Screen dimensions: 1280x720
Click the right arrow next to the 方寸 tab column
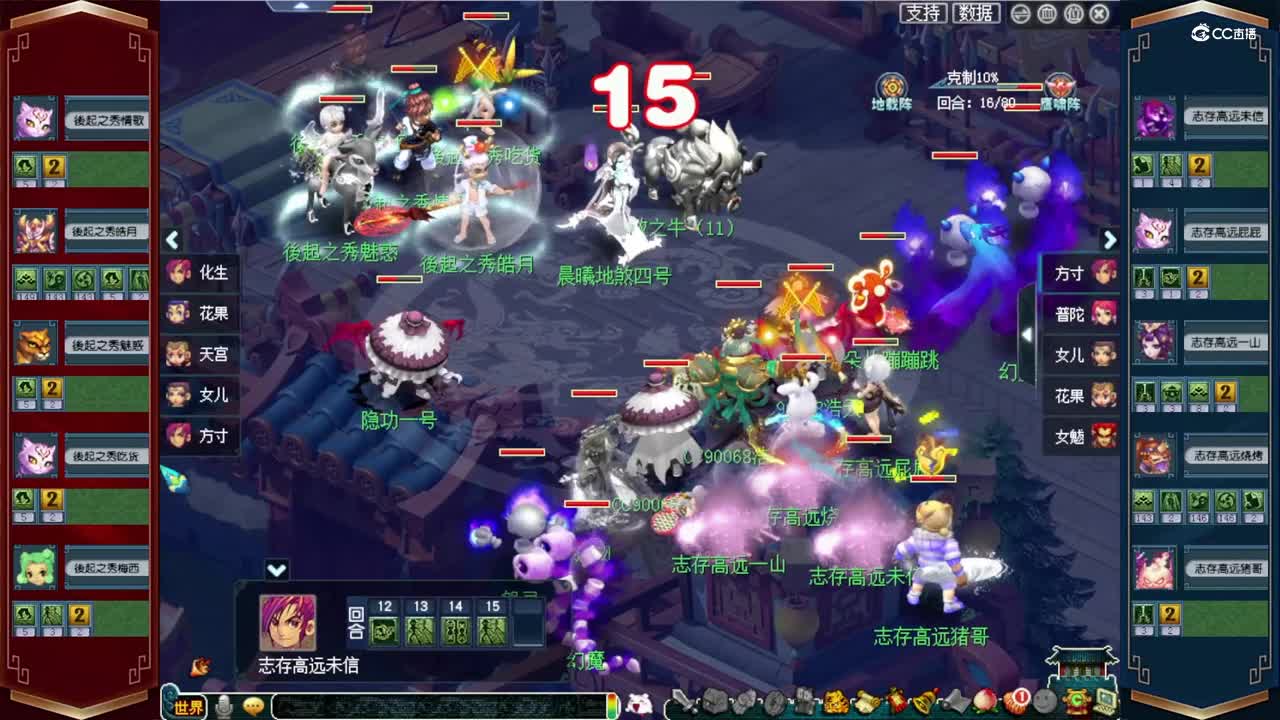point(1110,240)
